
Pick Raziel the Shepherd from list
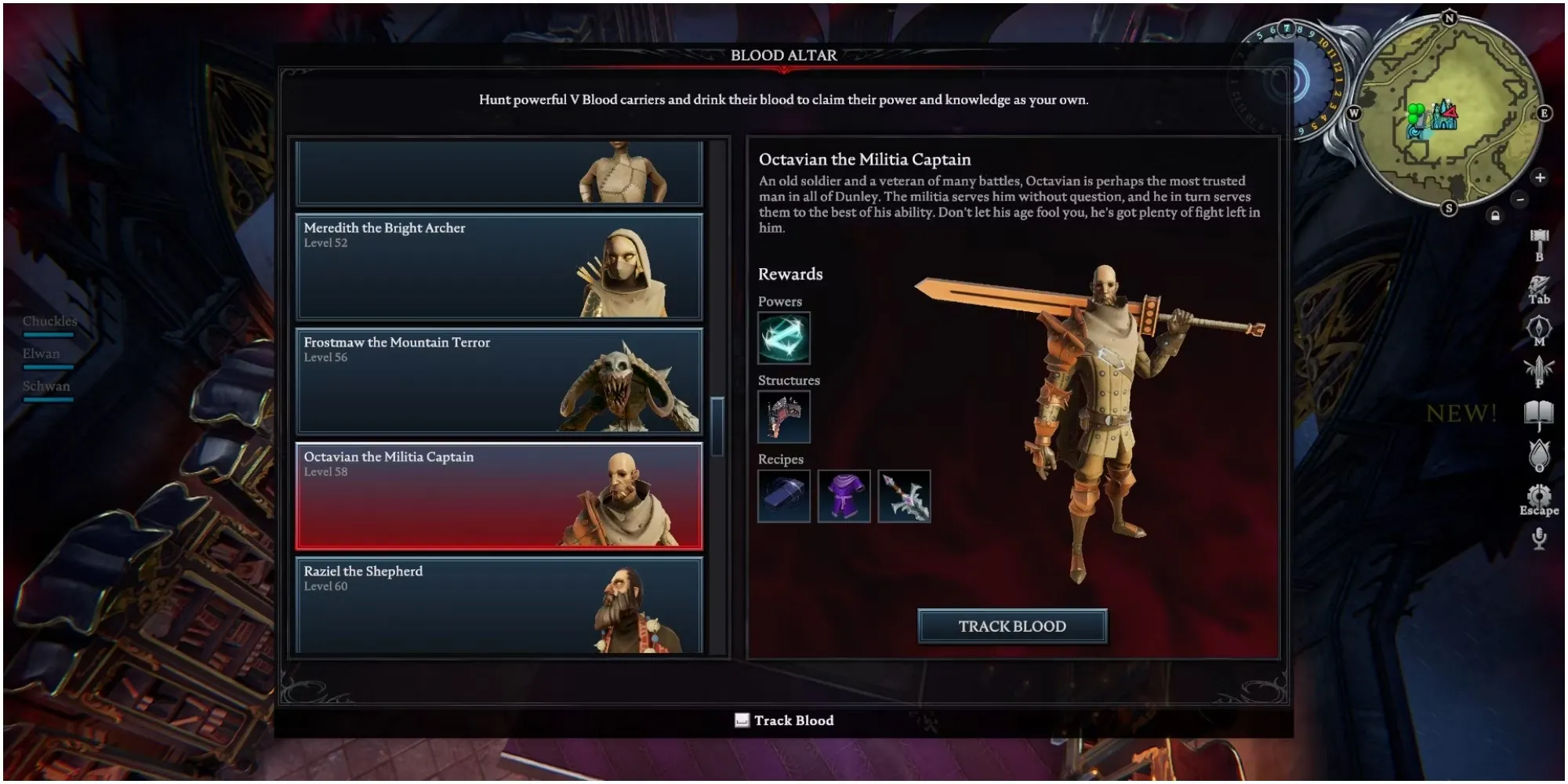click(499, 605)
